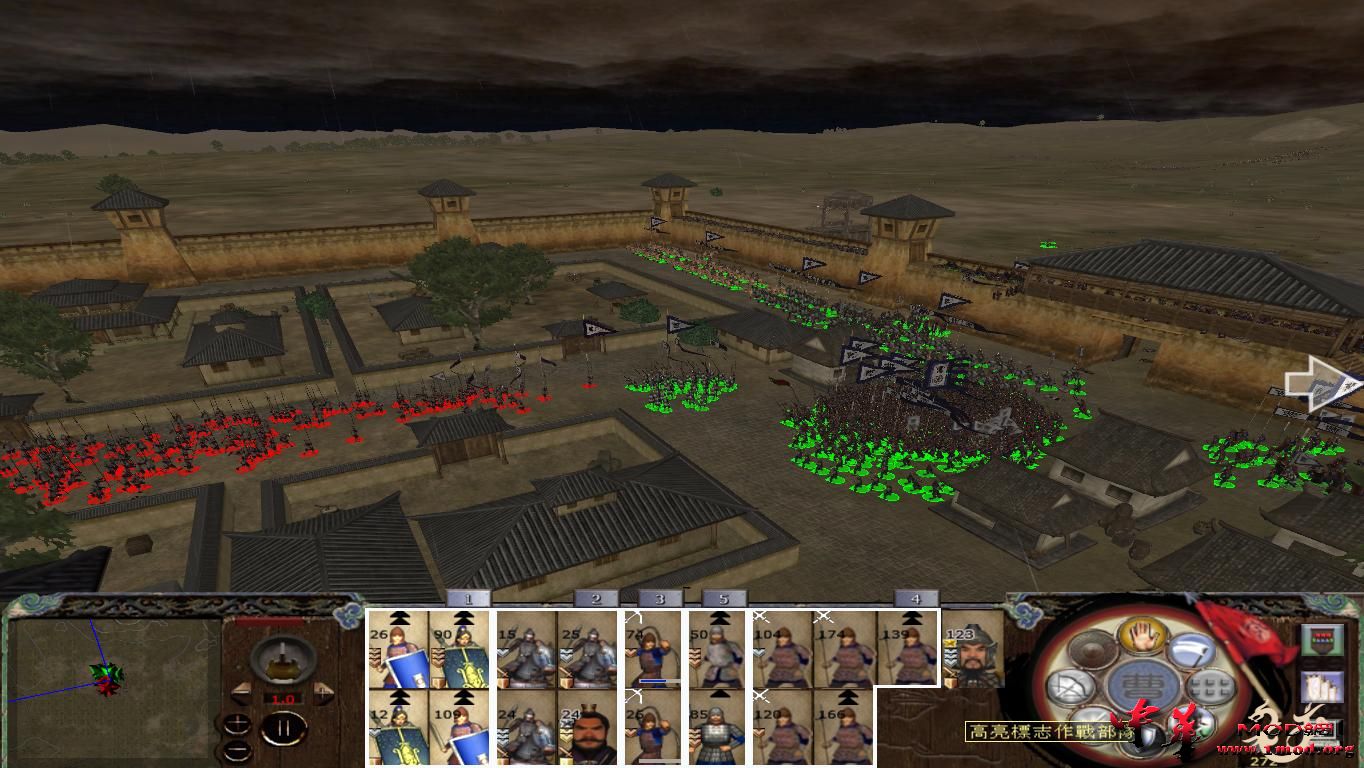The height and width of the screenshot is (768, 1364).
Task: Open the battle objectives scroll icon
Action: pyautogui.click(x=1323, y=686)
